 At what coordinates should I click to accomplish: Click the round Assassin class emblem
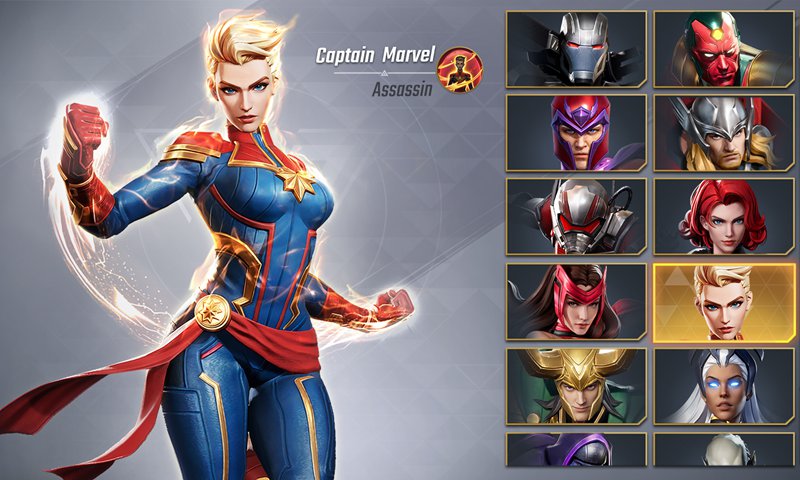(460, 68)
